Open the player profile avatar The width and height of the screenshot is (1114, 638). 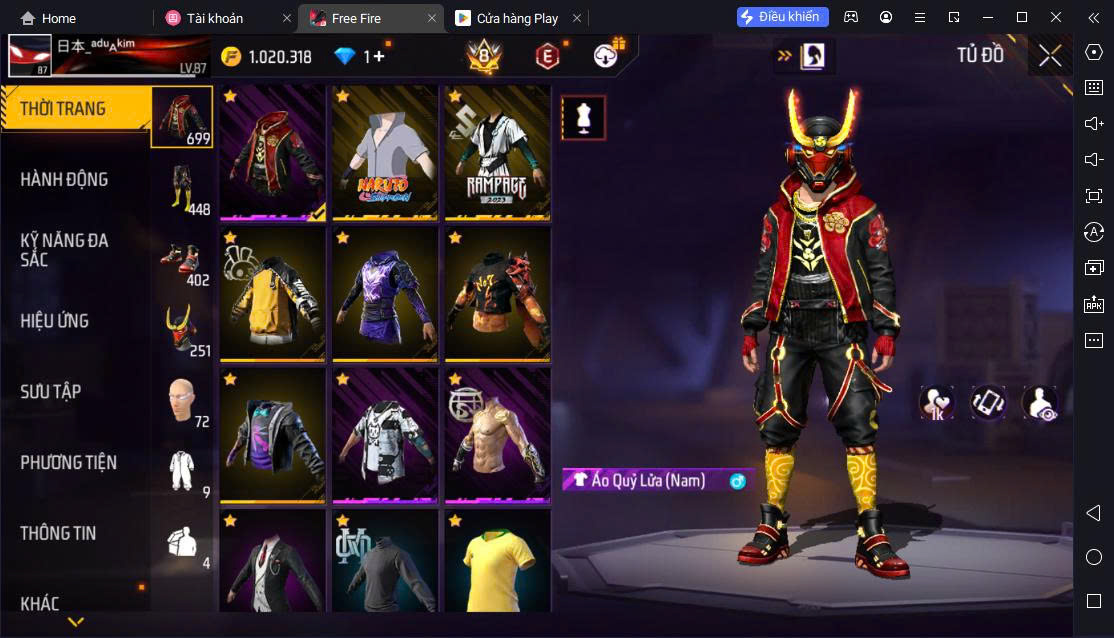coord(30,57)
